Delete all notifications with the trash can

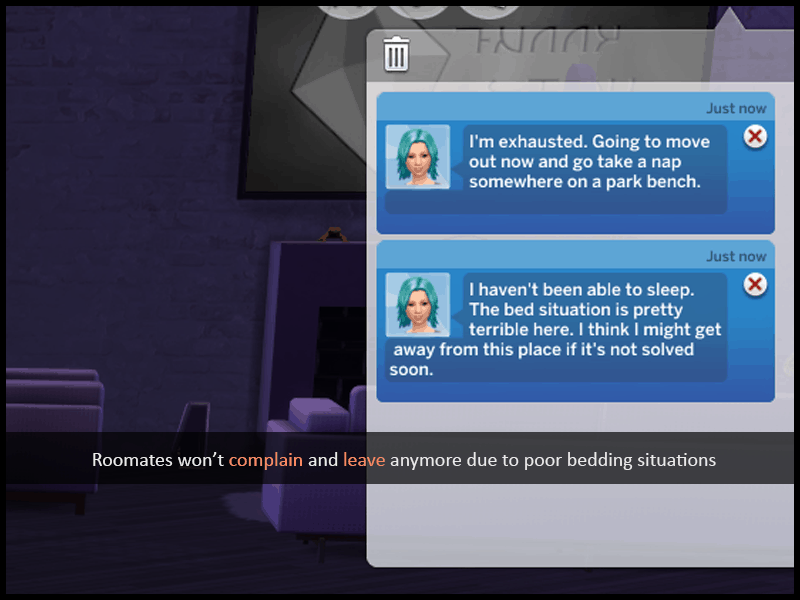point(396,54)
